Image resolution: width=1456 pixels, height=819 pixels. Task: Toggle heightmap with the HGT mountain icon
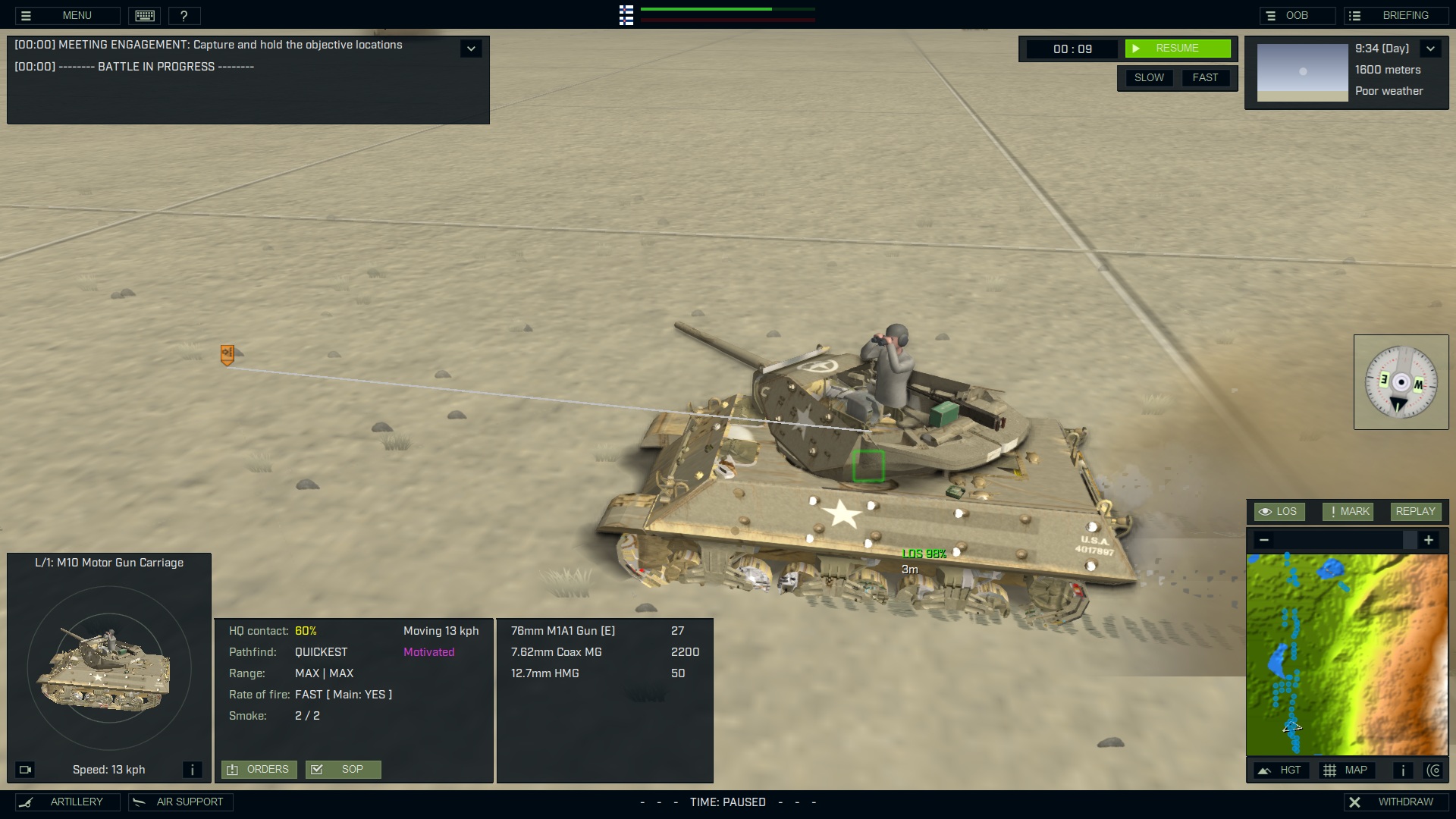tap(1281, 770)
